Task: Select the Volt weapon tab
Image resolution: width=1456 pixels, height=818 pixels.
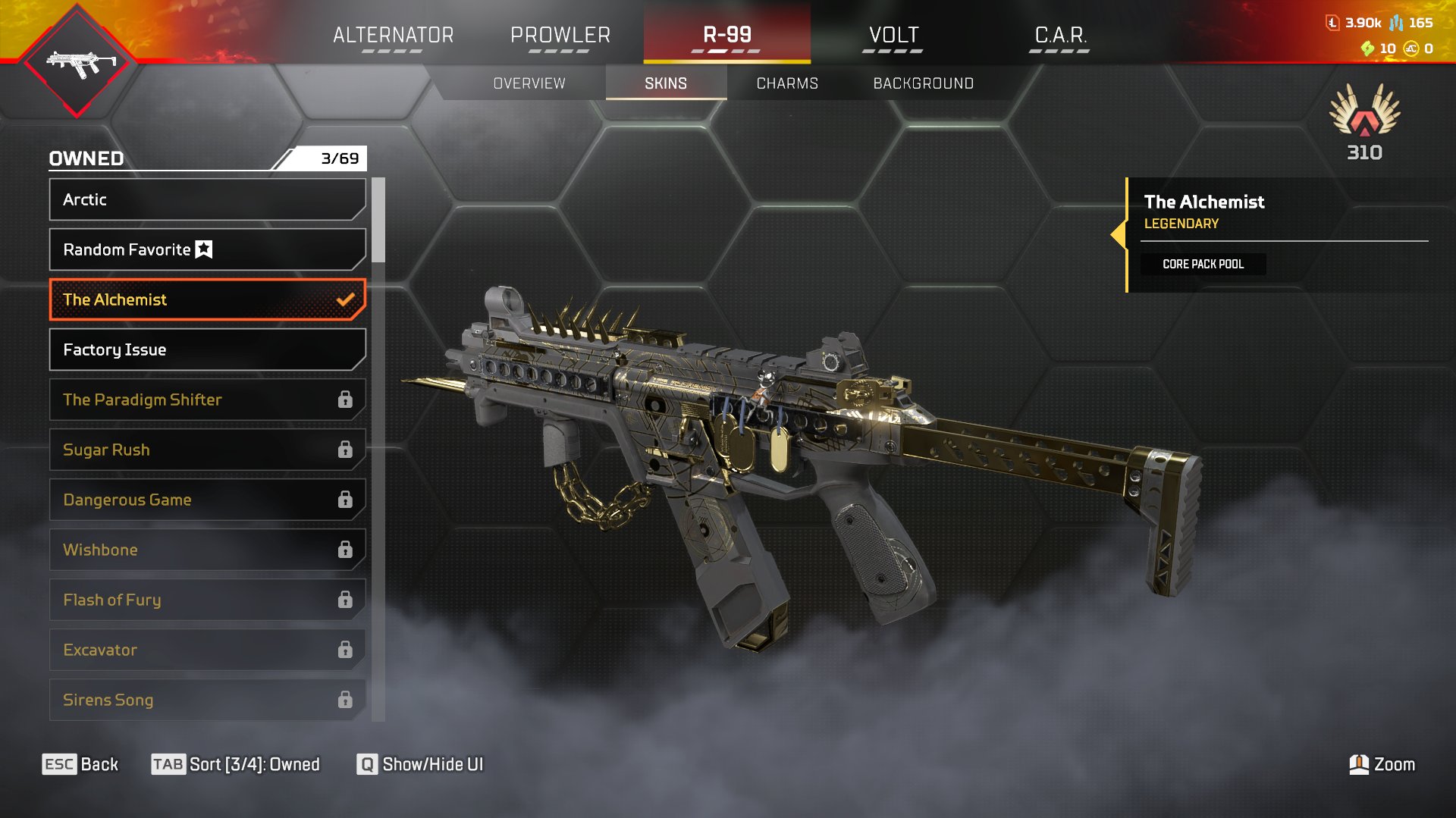Action: [x=893, y=36]
